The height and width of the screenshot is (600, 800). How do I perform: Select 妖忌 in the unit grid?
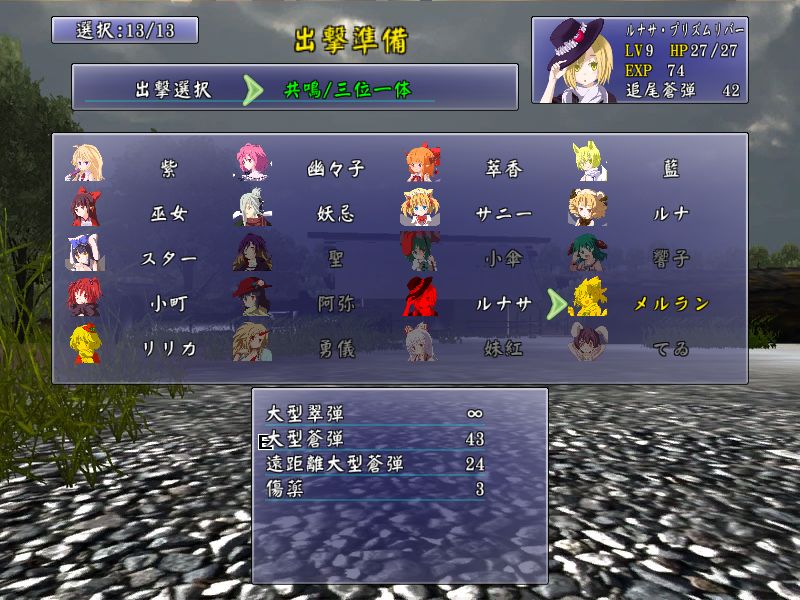pyautogui.click(x=335, y=214)
